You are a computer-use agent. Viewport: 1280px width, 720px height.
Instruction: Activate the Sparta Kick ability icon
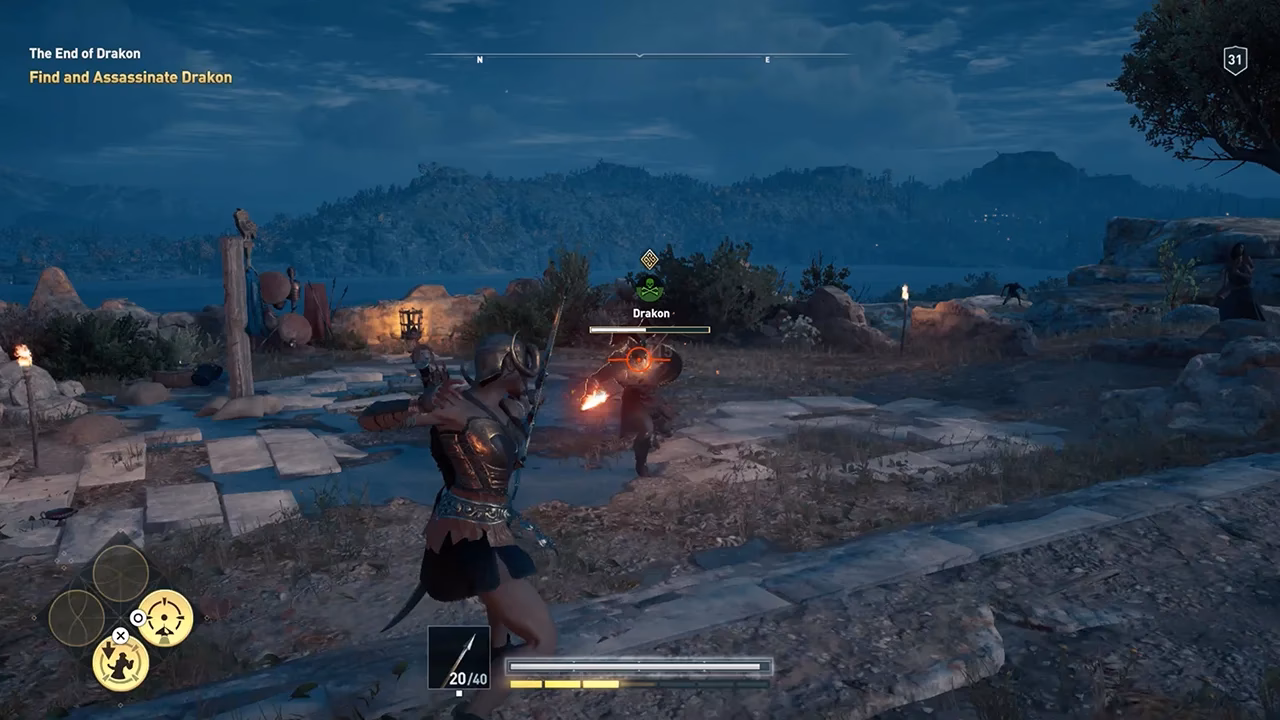(x=122, y=664)
